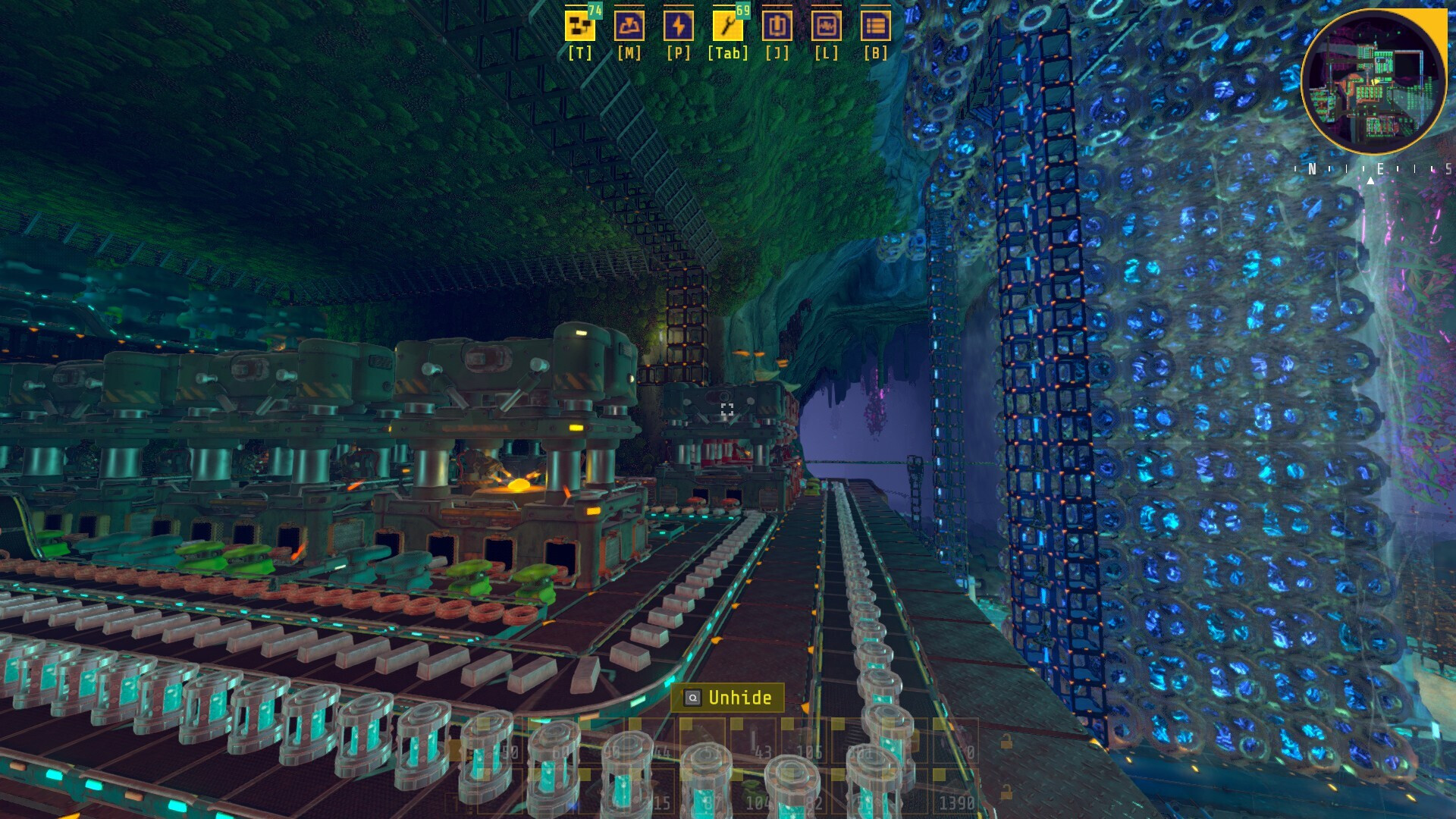Click the magnifier icon inside the Unhide prompt
This screenshot has height=819, width=1456.
(692, 698)
